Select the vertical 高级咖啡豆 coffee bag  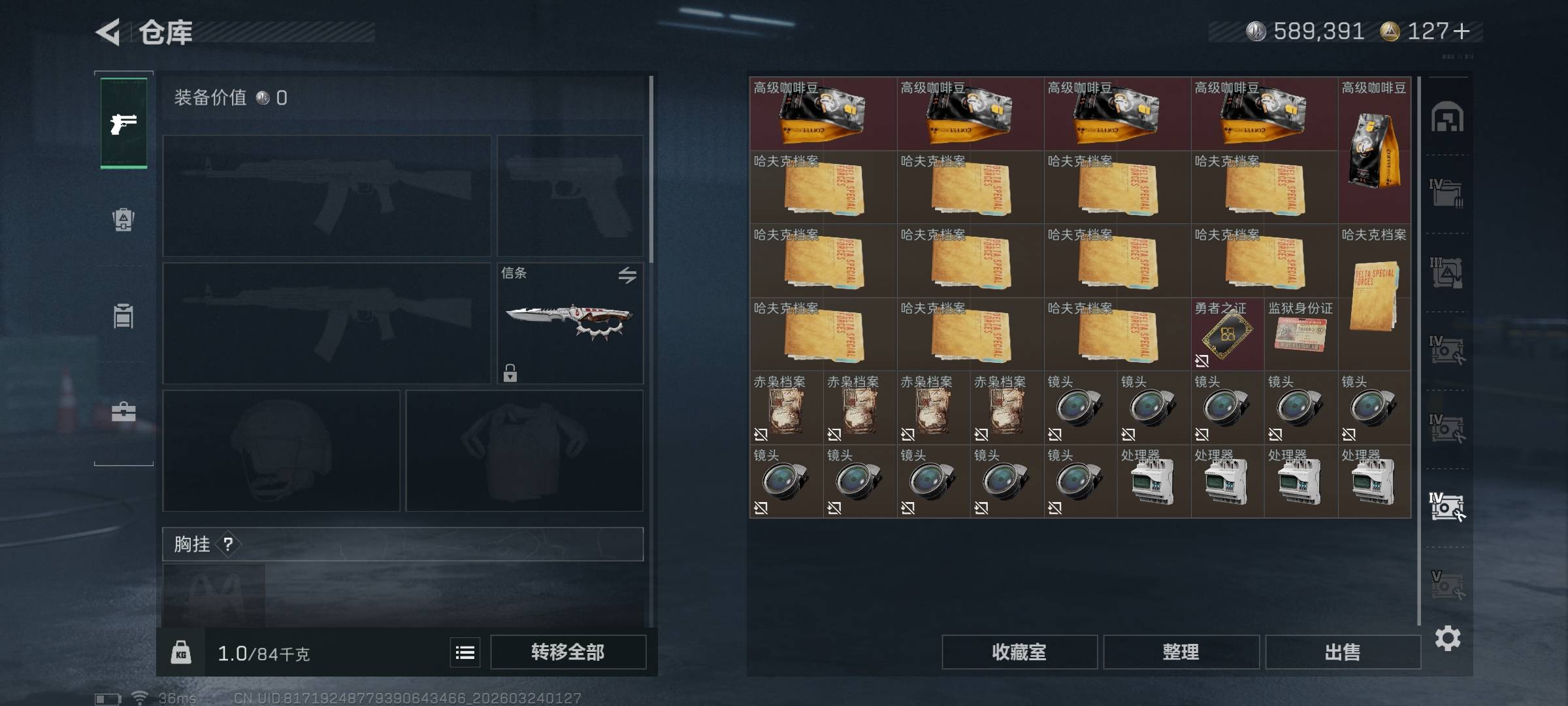(x=1374, y=150)
